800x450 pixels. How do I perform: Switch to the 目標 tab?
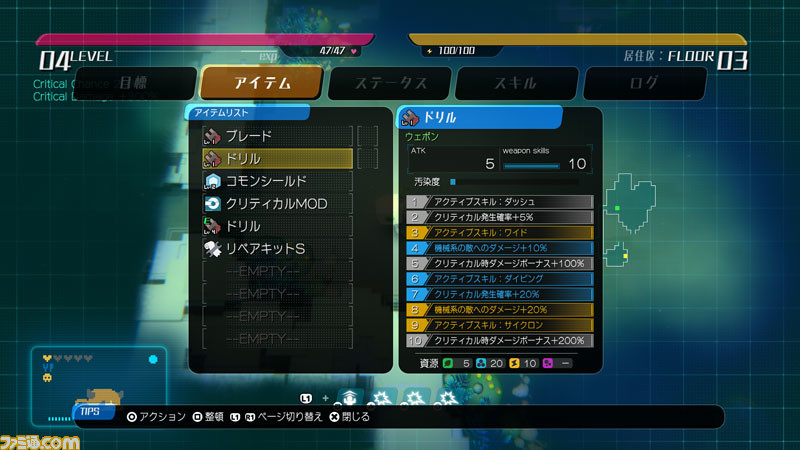click(133, 83)
